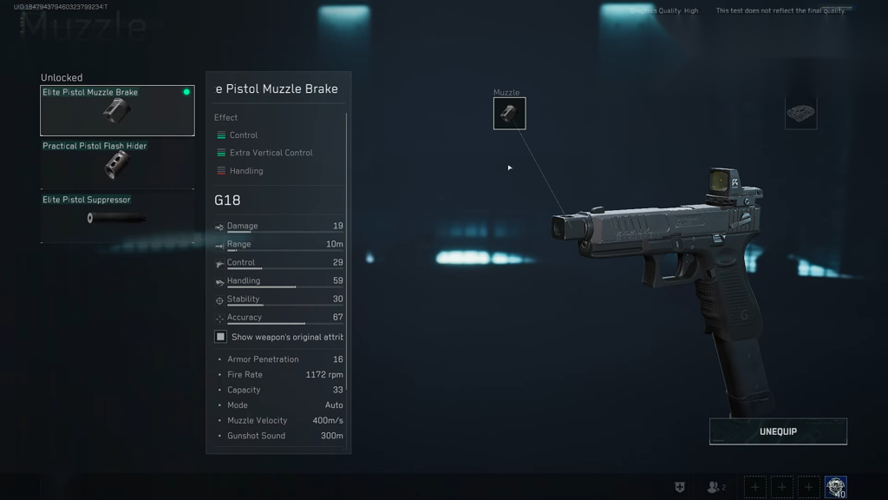
Task: Click the shield cross icon in bottom bar
Action: pyautogui.click(x=680, y=487)
